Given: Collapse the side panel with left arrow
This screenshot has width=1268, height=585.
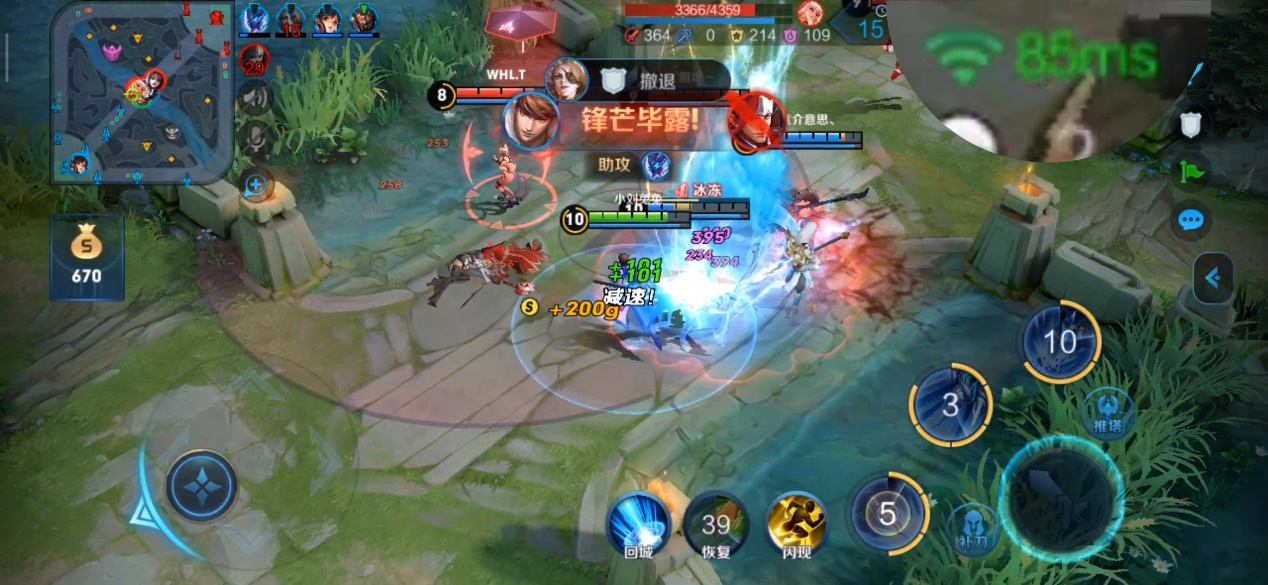Looking at the screenshot, I should [x=1213, y=278].
